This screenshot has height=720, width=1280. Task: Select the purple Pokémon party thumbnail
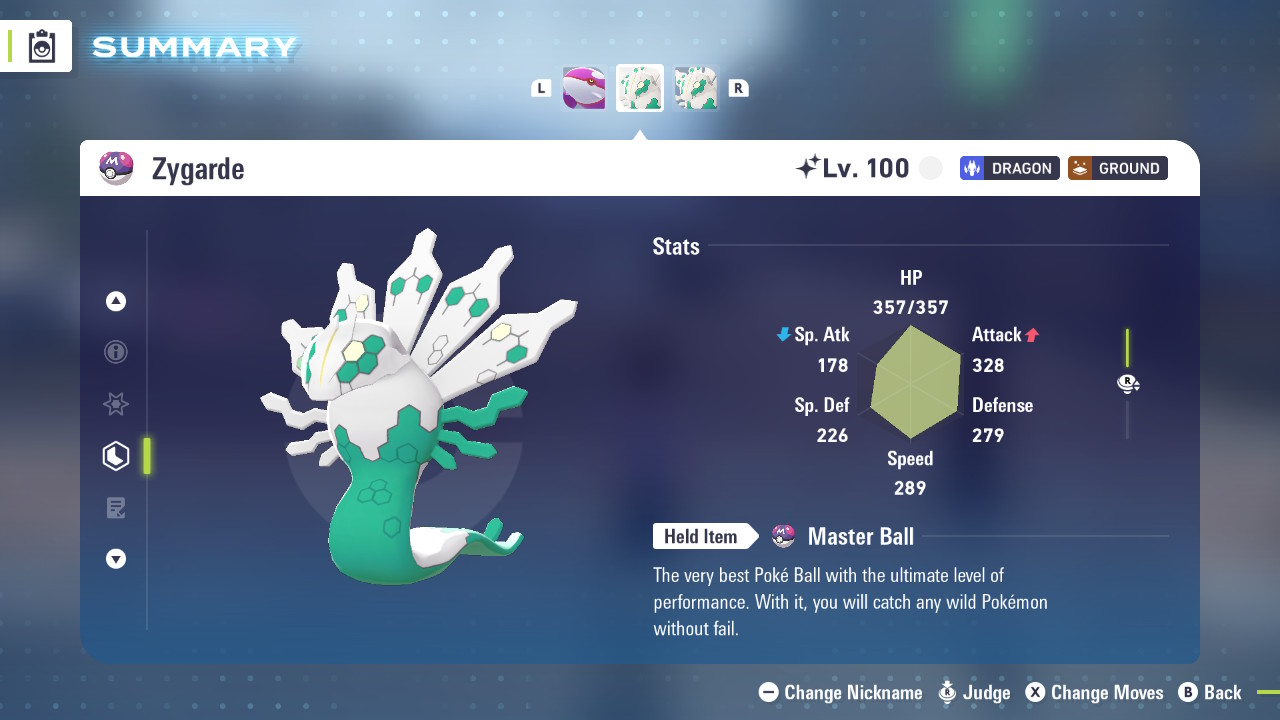(584, 88)
